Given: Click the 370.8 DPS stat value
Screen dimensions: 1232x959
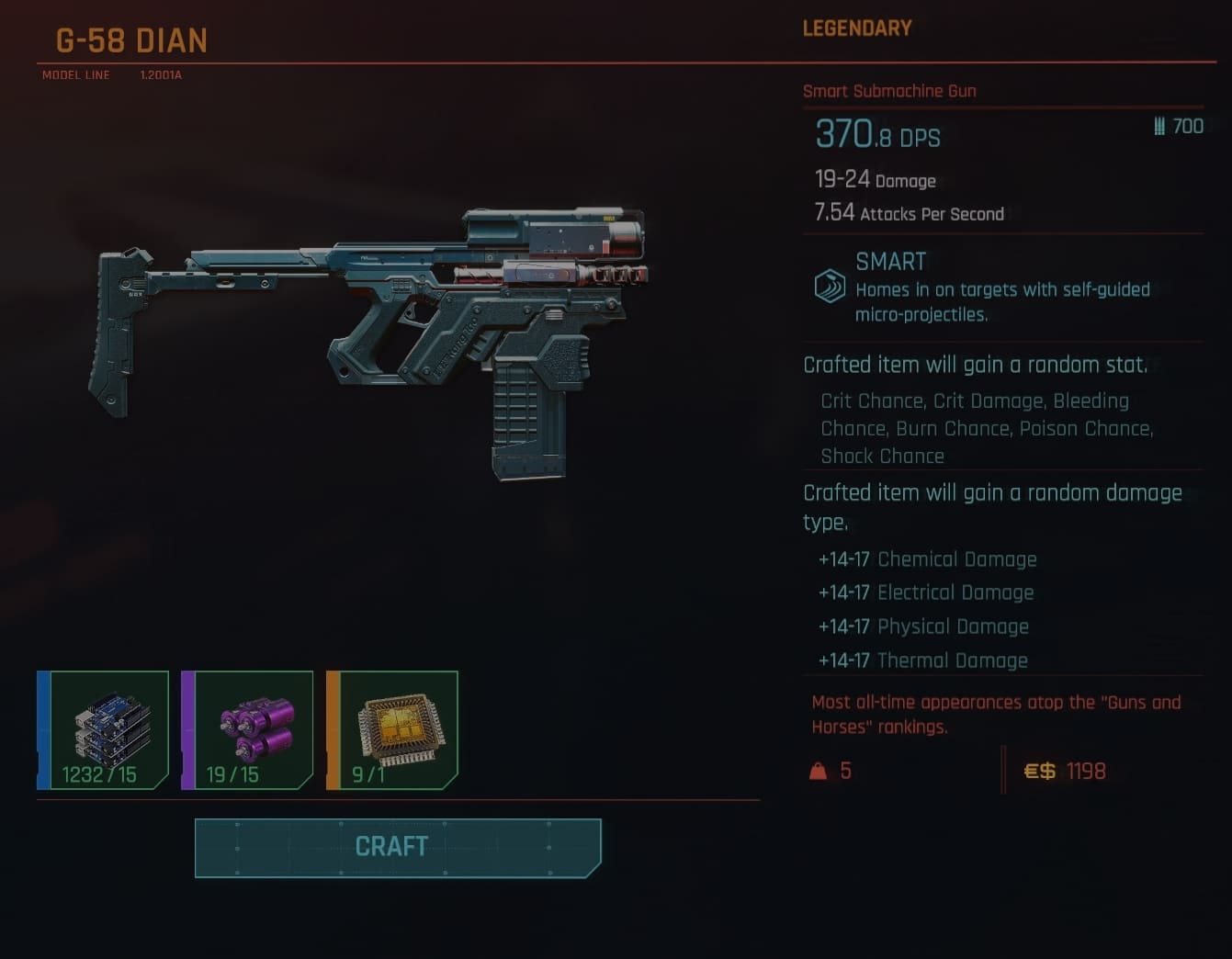Looking at the screenshot, I should tap(877, 136).
